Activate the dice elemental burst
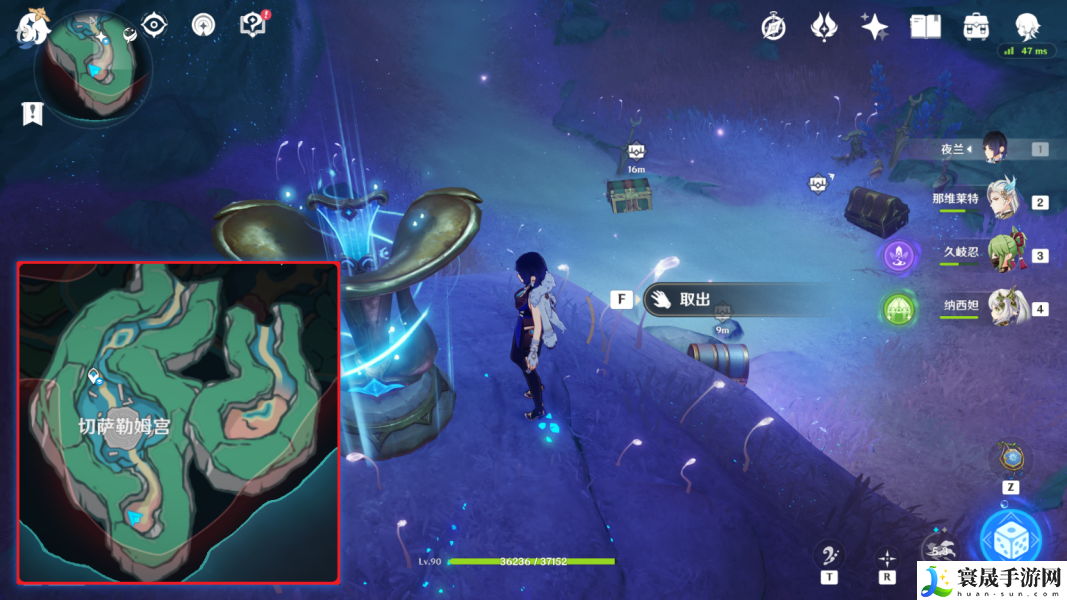 click(1011, 540)
